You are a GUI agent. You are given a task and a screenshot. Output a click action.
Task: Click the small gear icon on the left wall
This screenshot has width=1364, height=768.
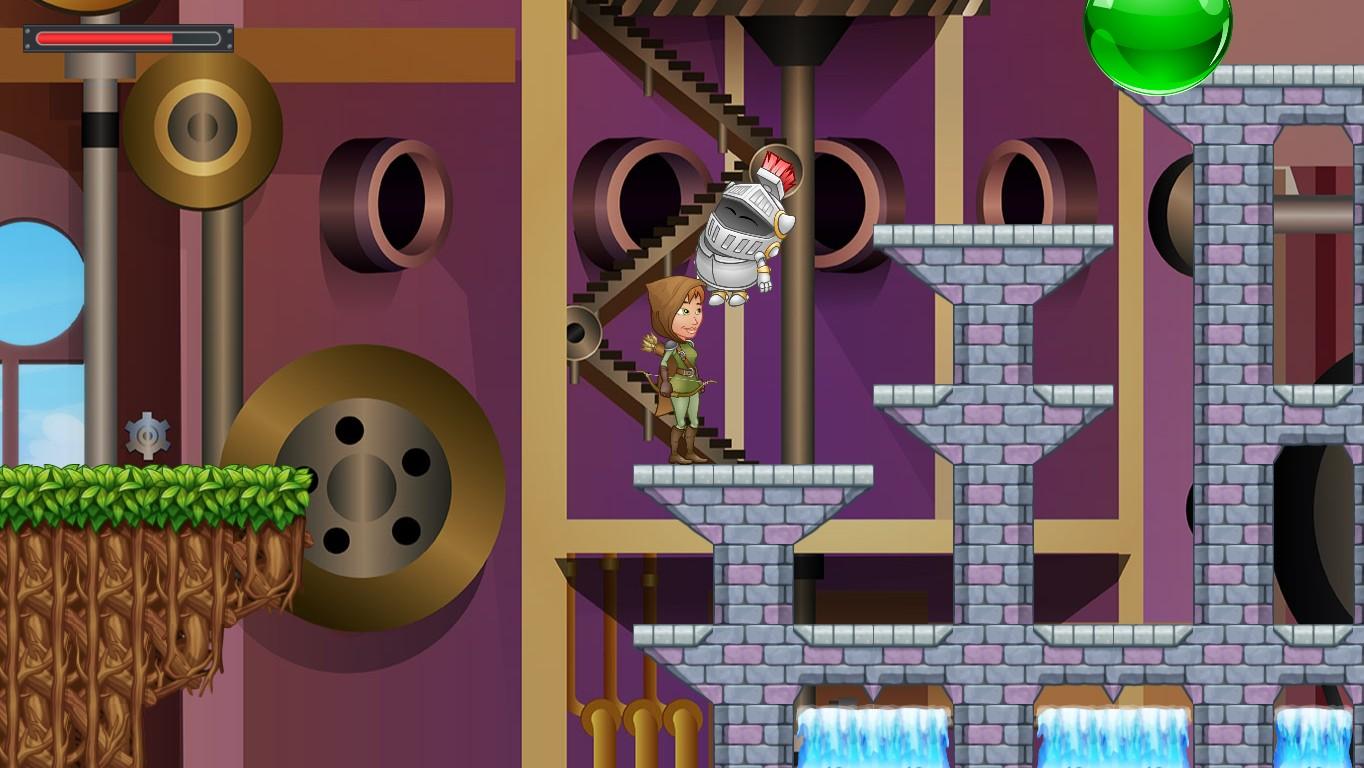(x=146, y=434)
